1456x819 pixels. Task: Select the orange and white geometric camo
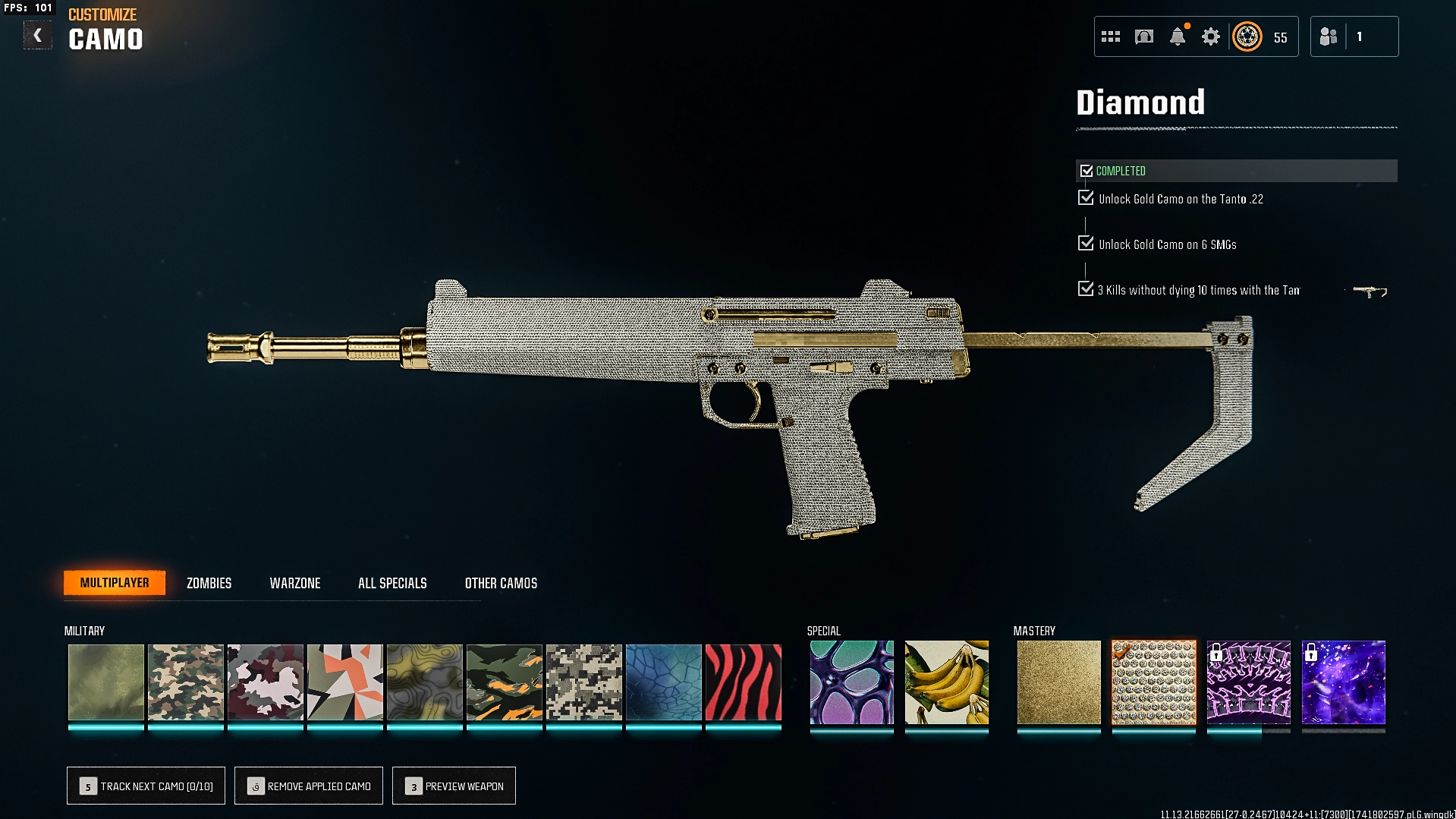coord(344,682)
